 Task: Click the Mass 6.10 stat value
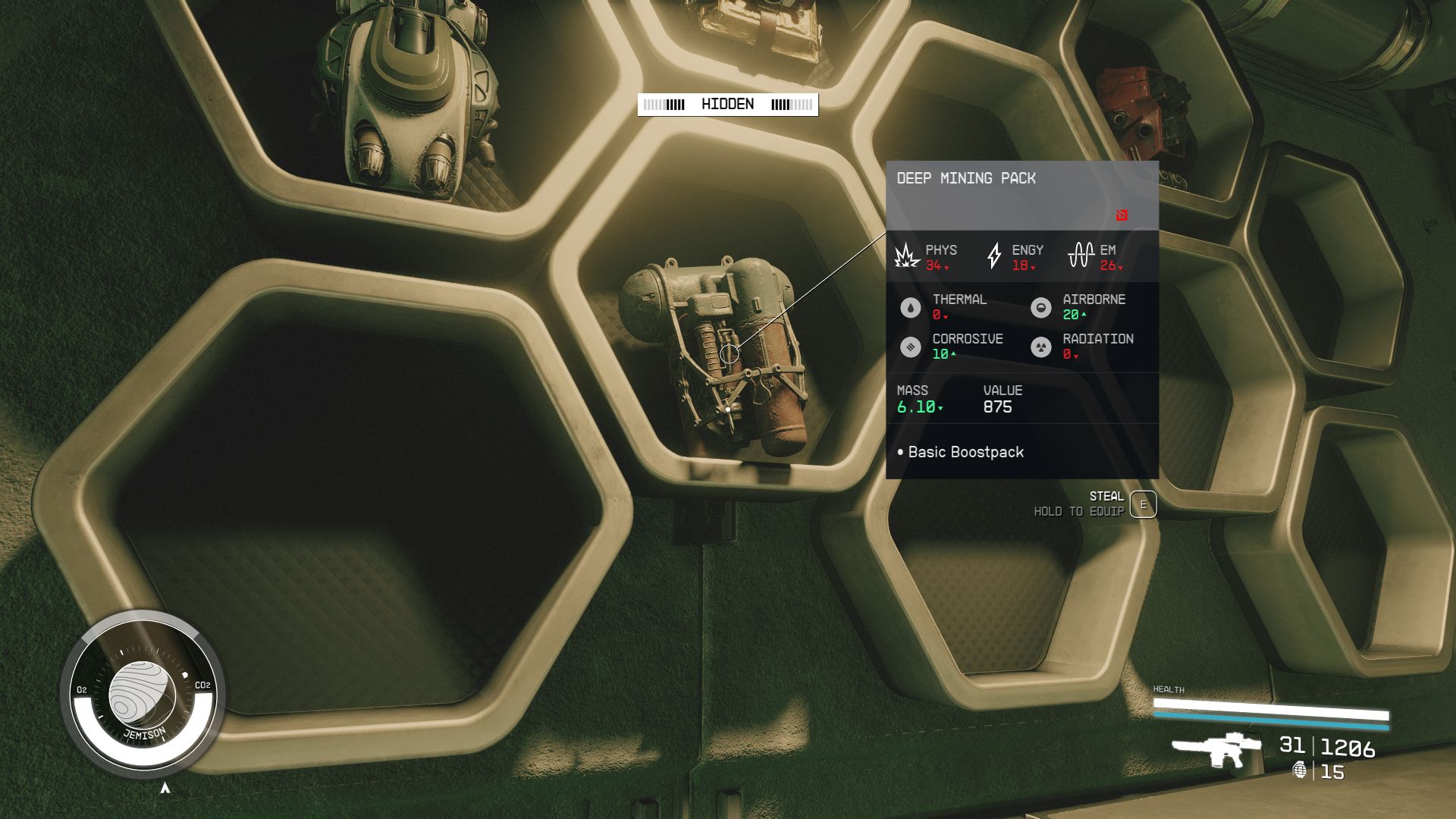click(917, 407)
